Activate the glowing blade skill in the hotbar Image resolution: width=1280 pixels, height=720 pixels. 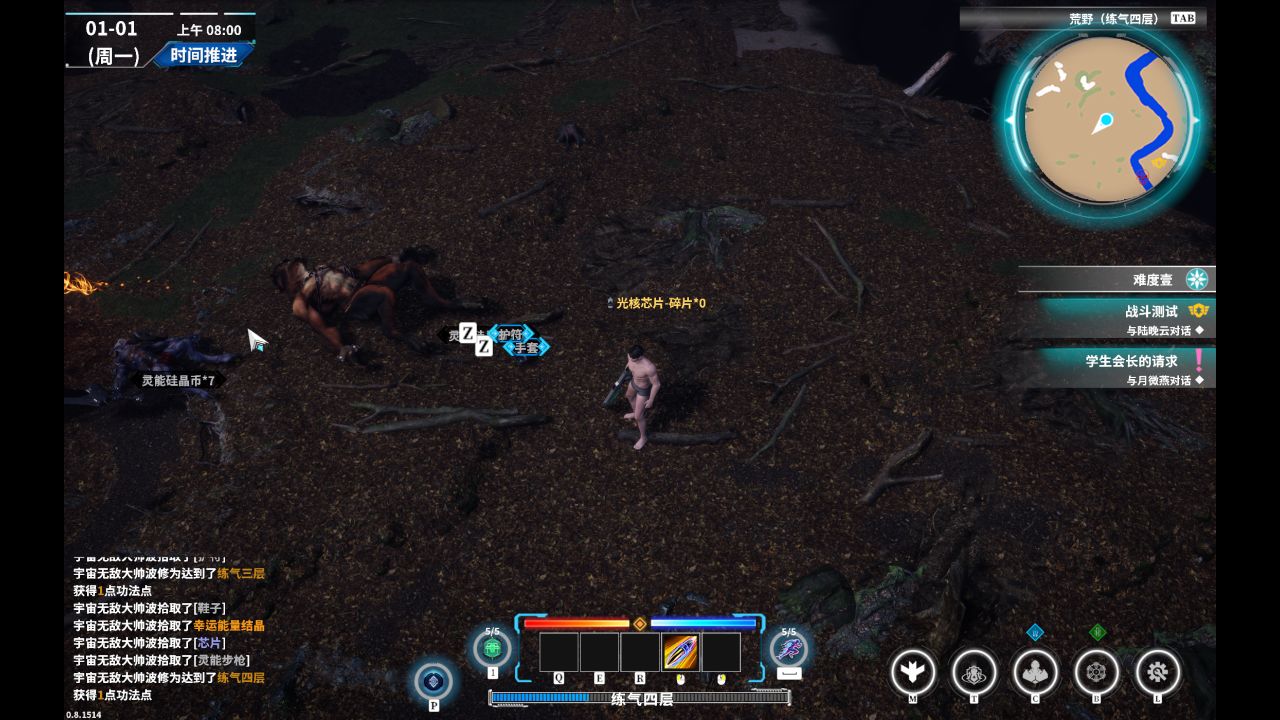click(x=680, y=652)
